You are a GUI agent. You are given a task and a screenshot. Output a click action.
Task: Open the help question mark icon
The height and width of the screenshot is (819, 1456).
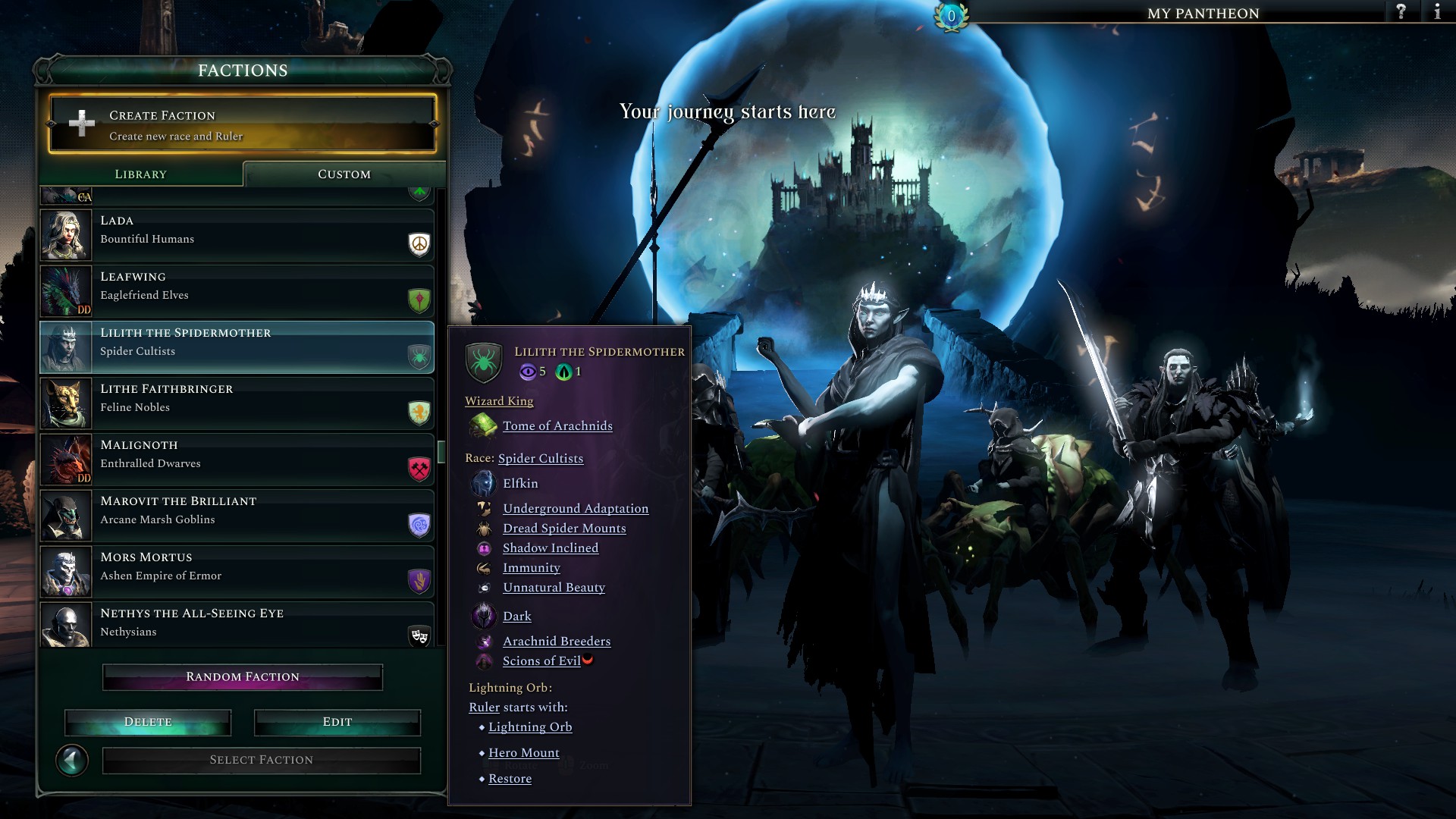coord(1401,12)
